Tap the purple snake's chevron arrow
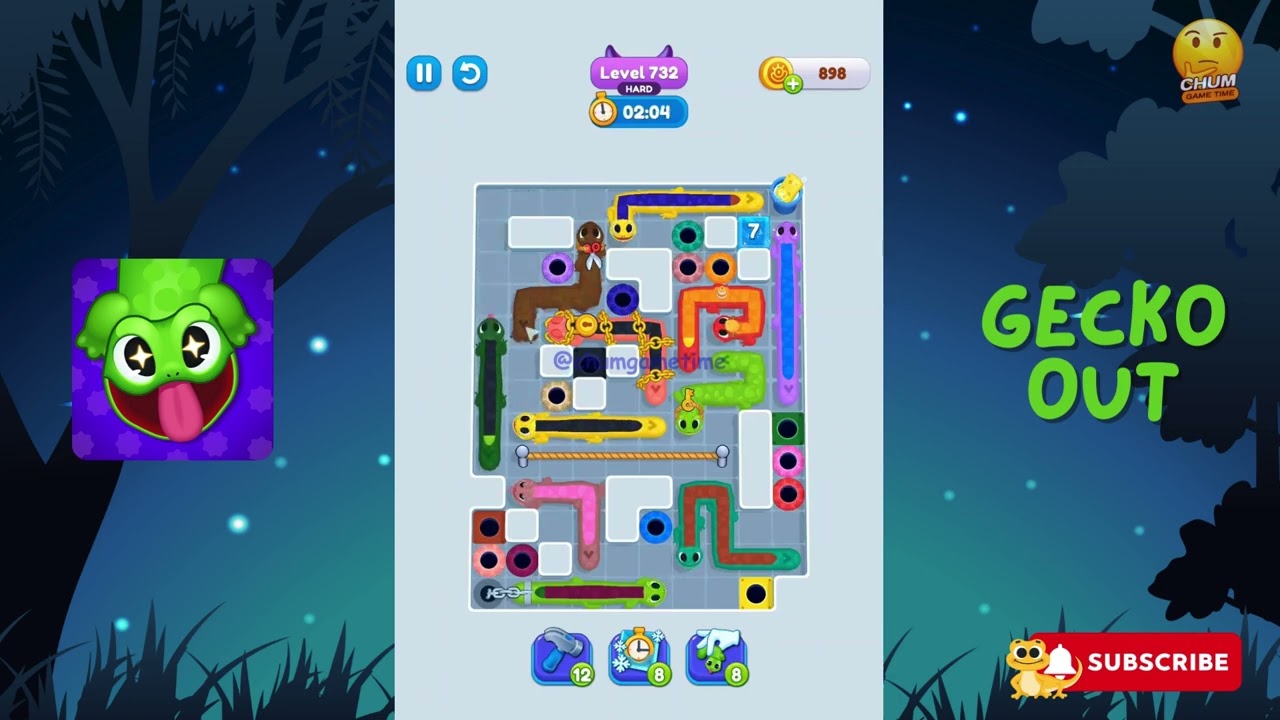The width and height of the screenshot is (1280, 720). [790, 386]
